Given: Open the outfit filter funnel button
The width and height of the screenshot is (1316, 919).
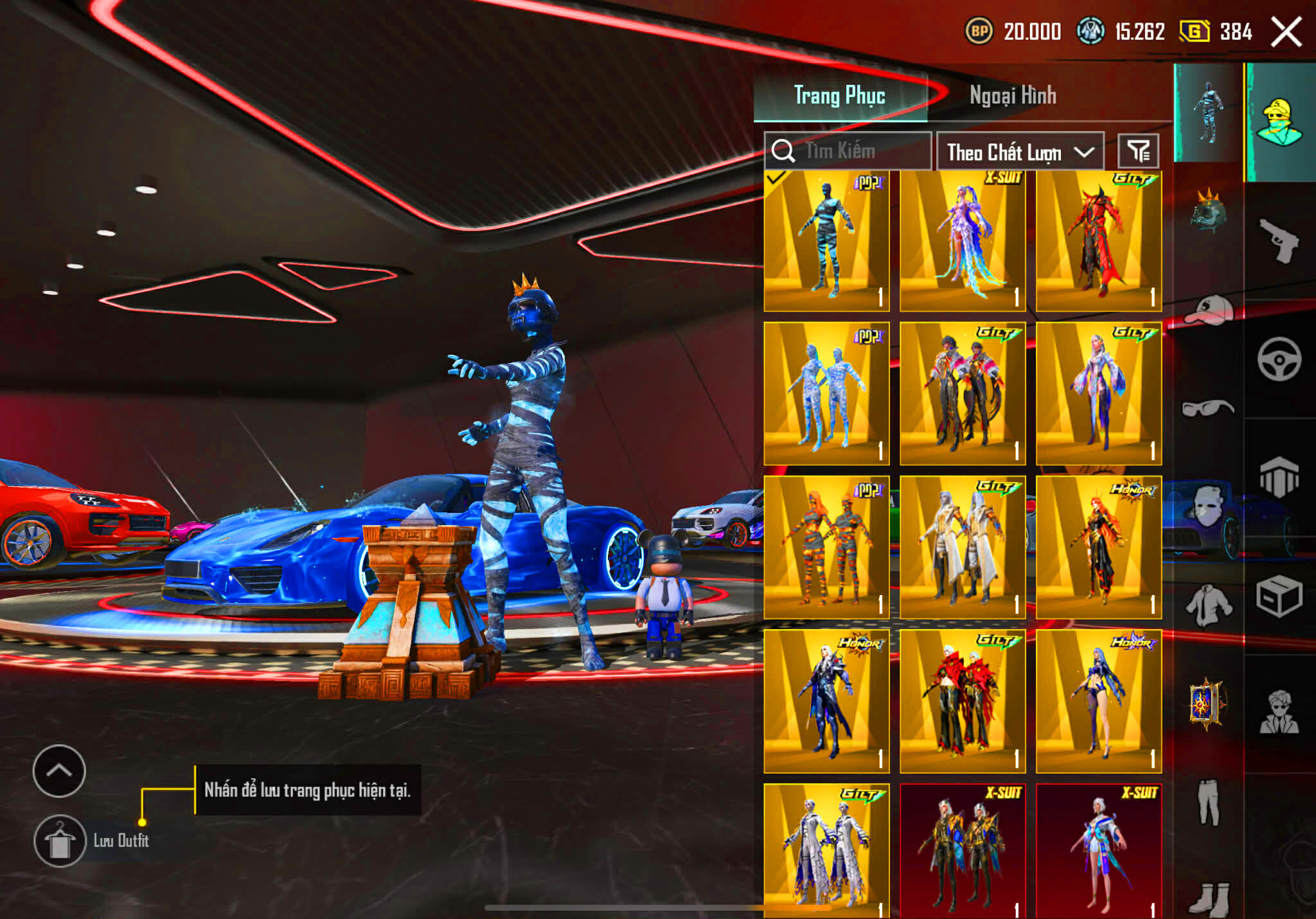Looking at the screenshot, I should click(1138, 152).
